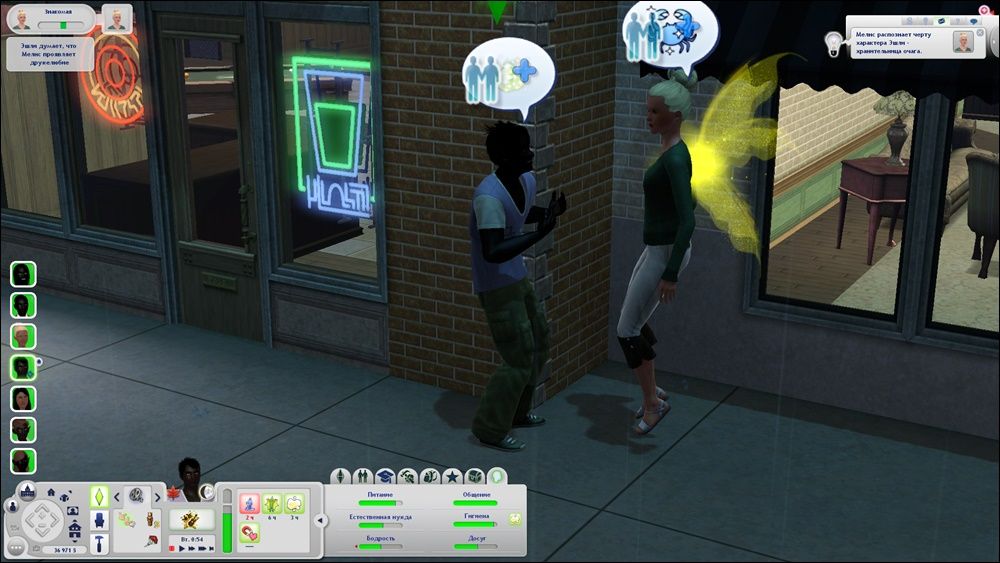Open the three-dots options menu

click(x=16, y=547)
